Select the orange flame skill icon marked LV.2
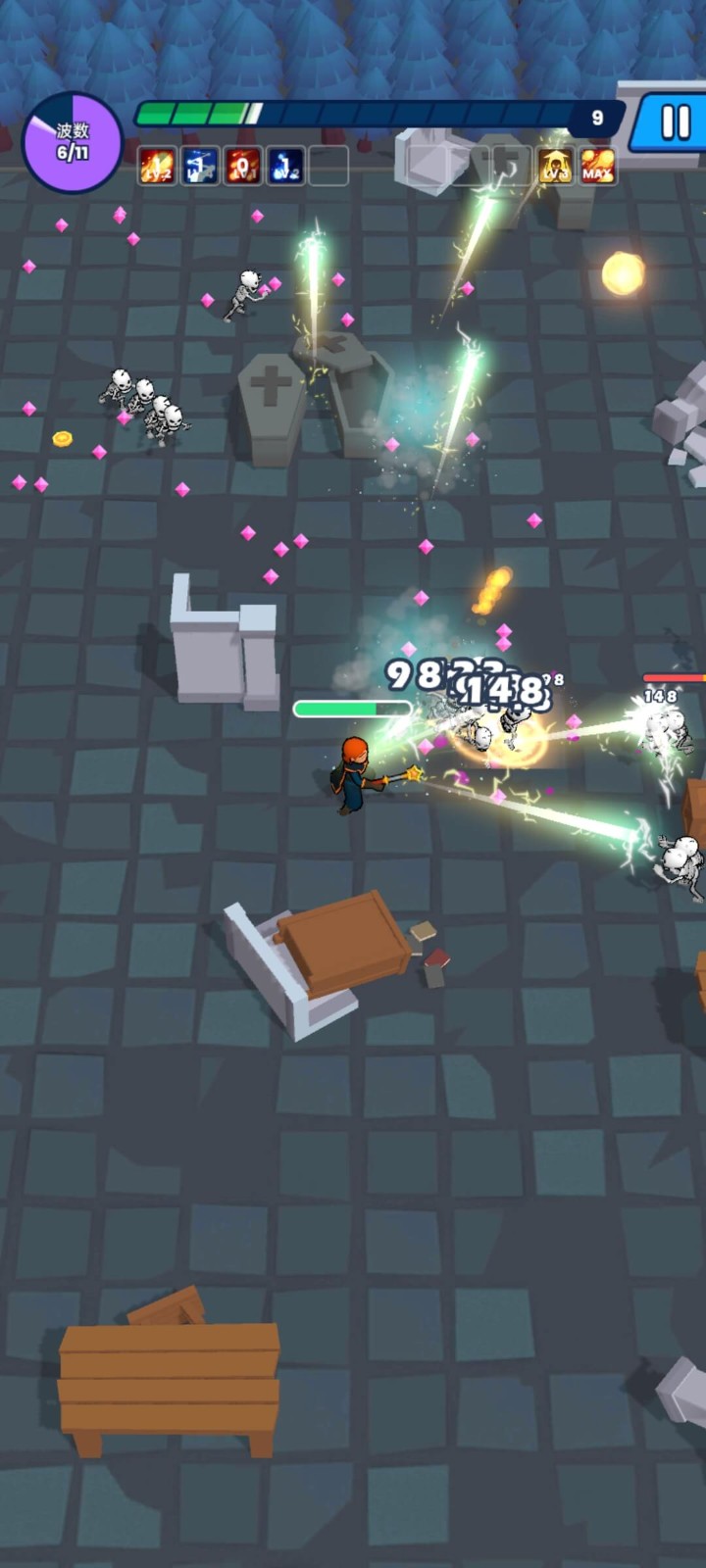This screenshot has height=1568, width=706. [x=157, y=167]
